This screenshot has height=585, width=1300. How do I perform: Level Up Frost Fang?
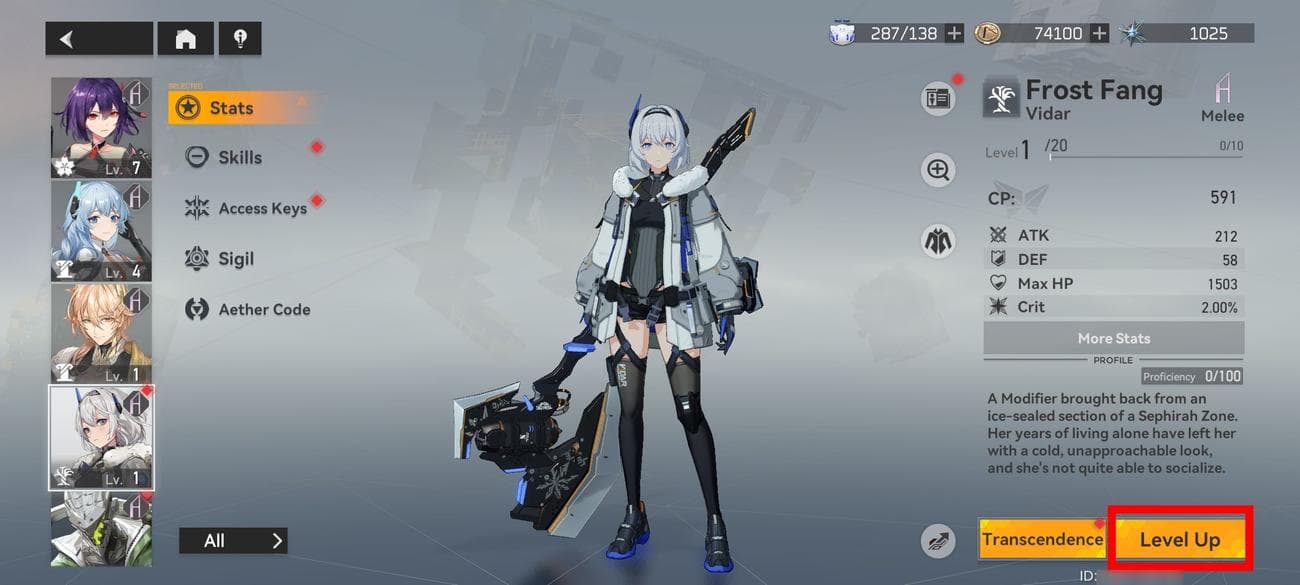tap(1180, 540)
